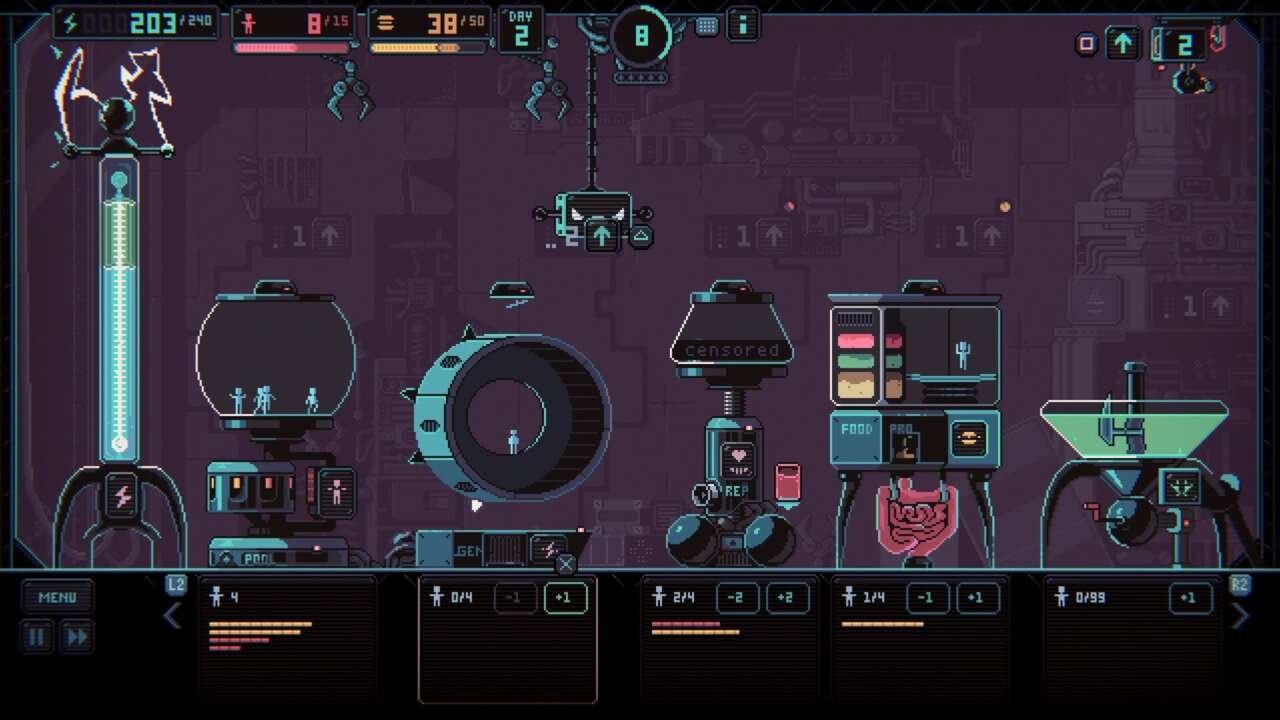Add one worker to the food machine
This screenshot has width=1280, height=720.
point(977,598)
